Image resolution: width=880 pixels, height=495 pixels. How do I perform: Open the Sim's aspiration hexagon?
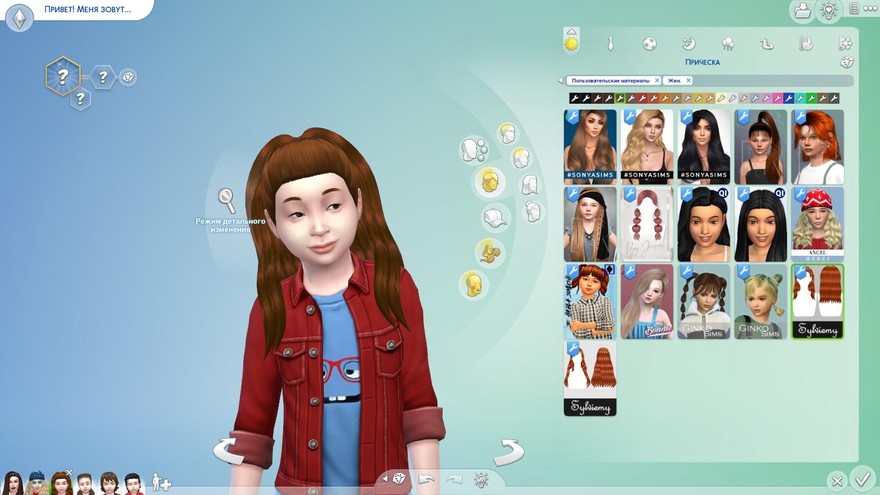(62, 75)
